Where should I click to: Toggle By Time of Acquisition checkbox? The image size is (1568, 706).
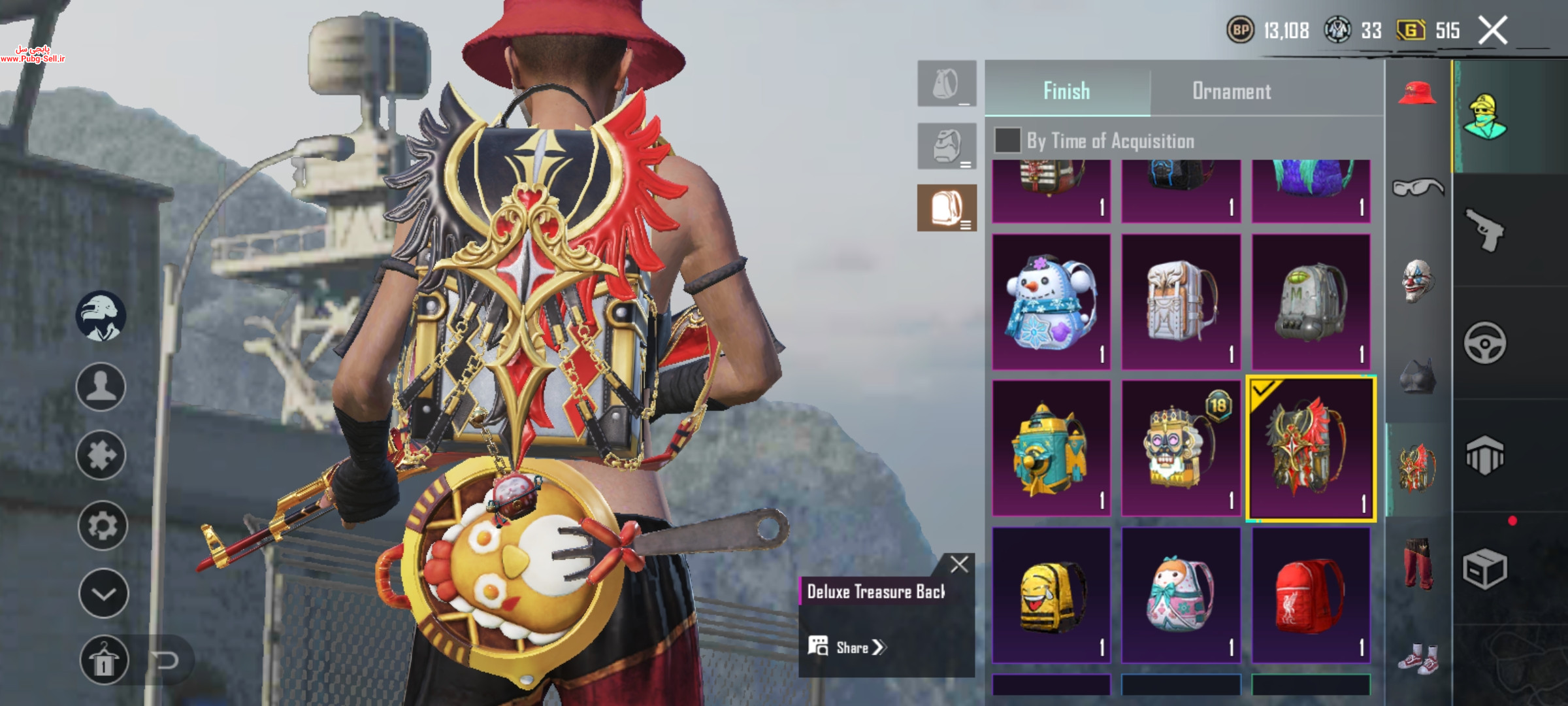(1007, 141)
